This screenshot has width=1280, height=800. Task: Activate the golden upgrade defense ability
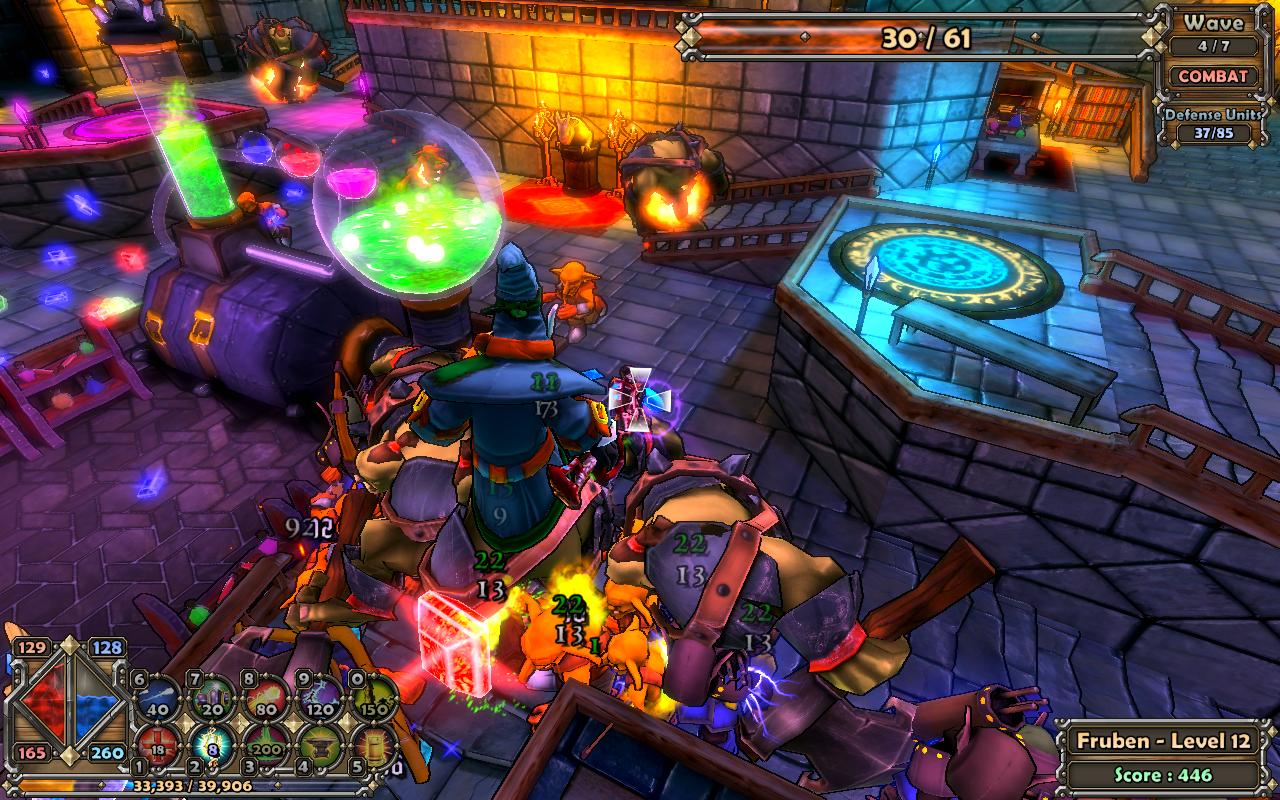[374, 745]
